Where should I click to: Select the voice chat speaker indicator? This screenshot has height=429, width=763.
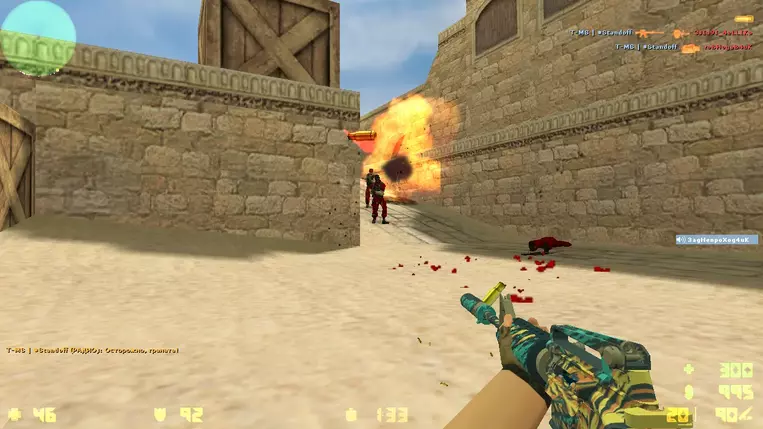716,240
